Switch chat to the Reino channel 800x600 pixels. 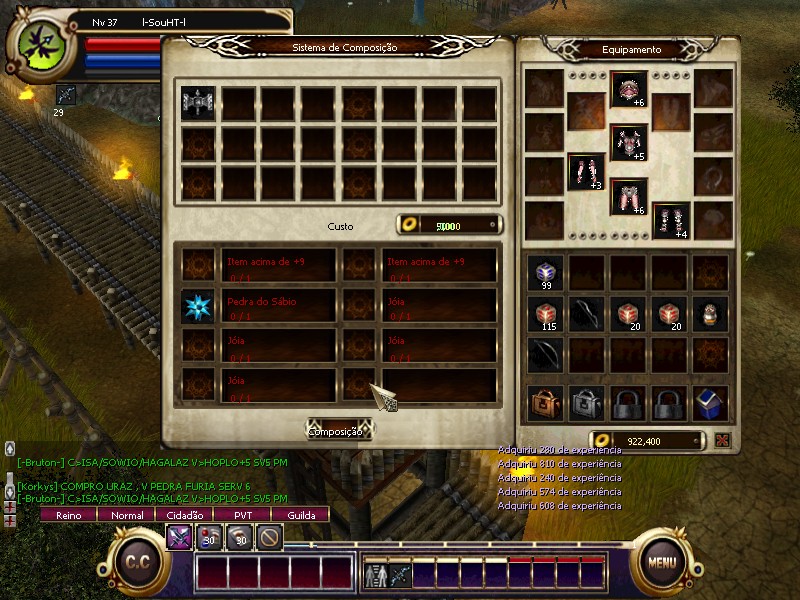tap(68, 515)
